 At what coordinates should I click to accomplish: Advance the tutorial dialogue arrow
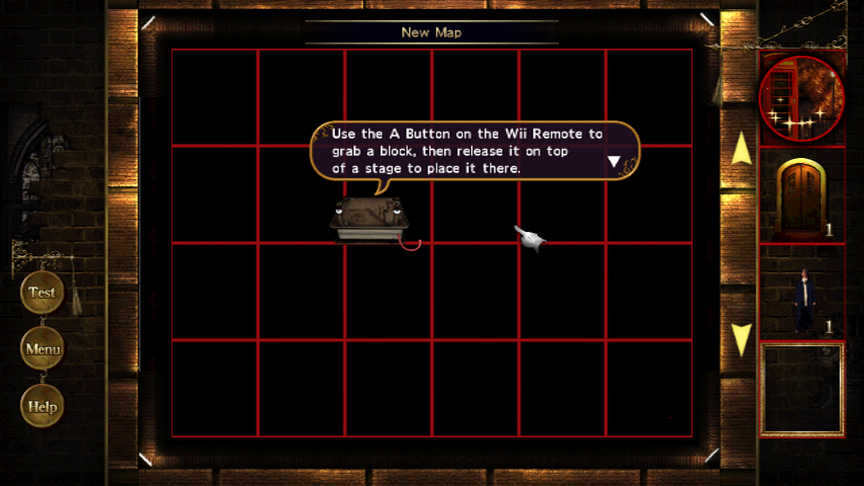point(614,161)
